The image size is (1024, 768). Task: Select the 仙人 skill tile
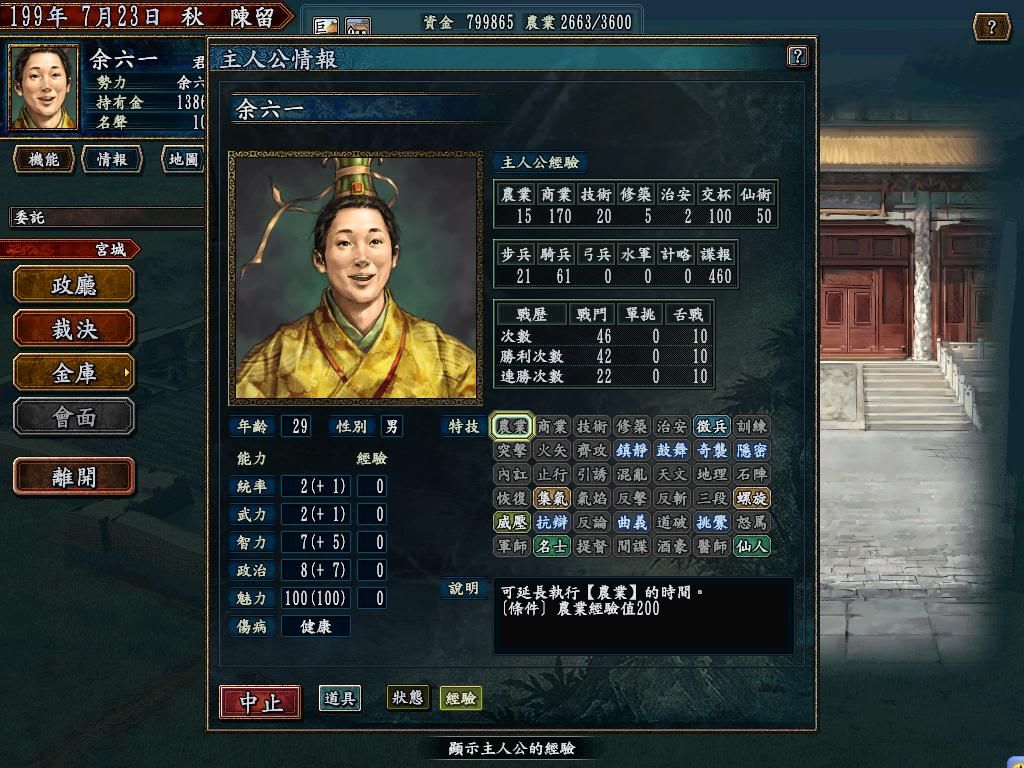pyautogui.click(x=751, y=546)
